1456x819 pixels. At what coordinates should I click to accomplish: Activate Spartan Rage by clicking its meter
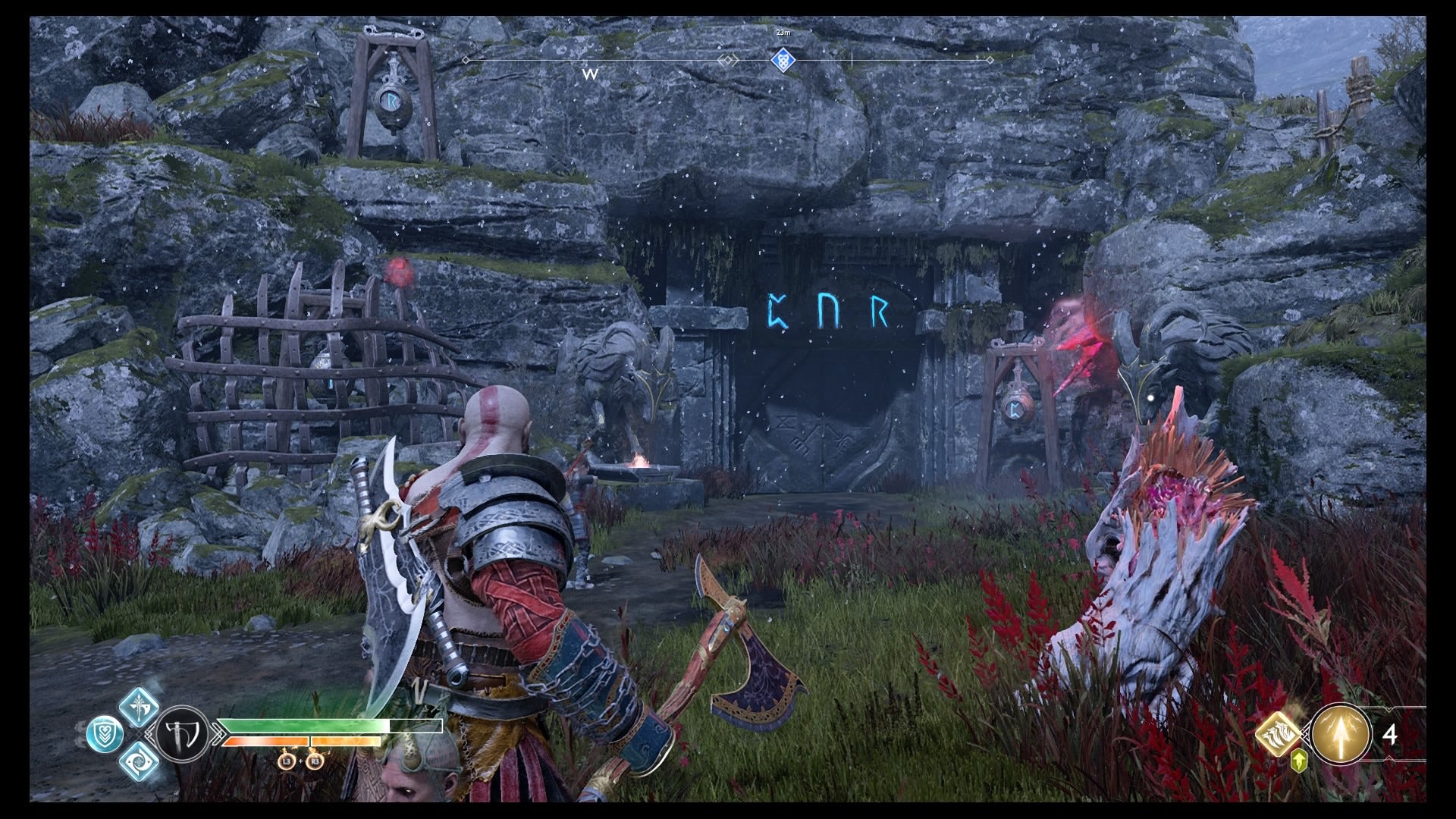pos(299,741)
